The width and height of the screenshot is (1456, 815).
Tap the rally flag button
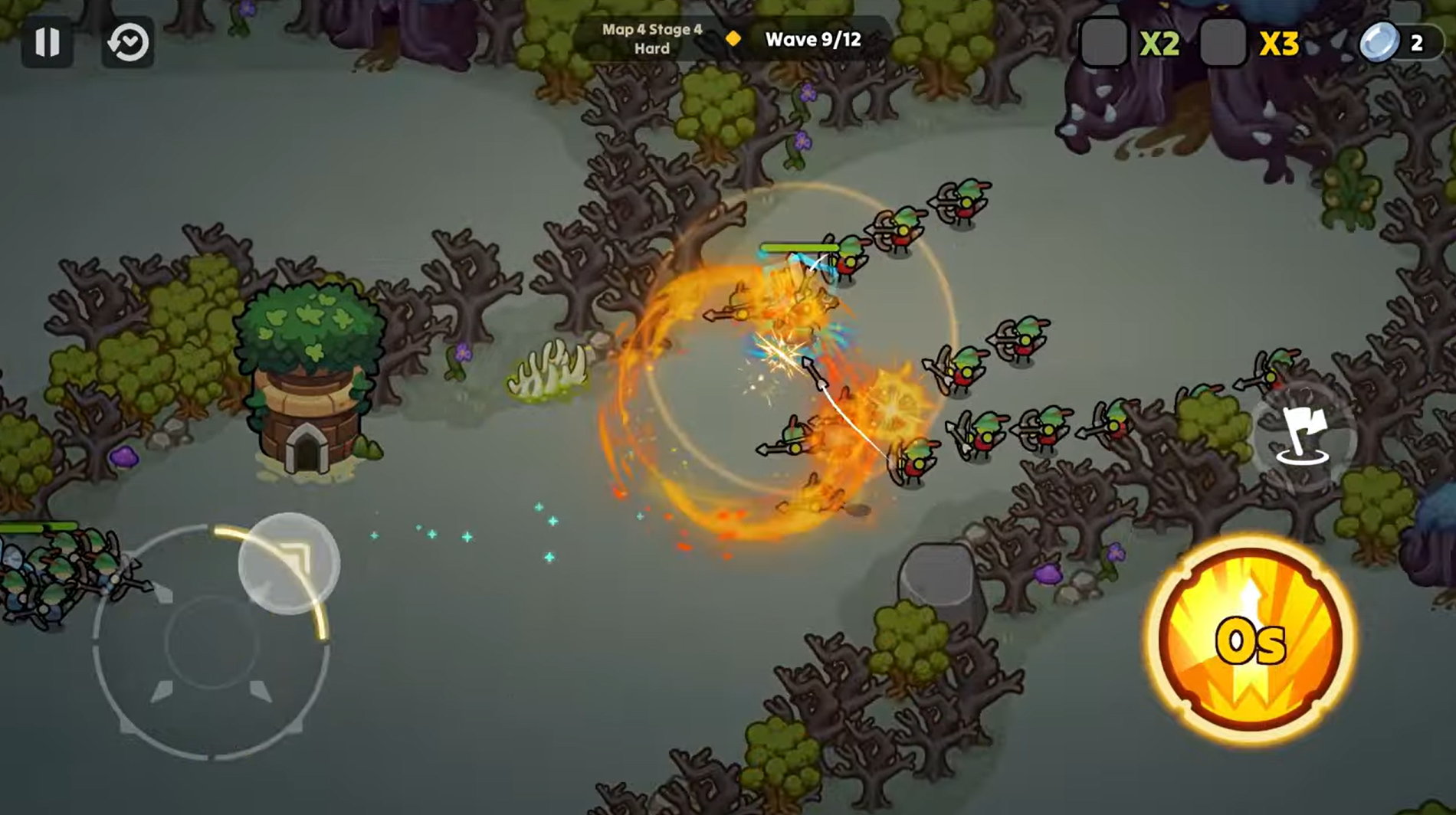(x=1304, y=437)
